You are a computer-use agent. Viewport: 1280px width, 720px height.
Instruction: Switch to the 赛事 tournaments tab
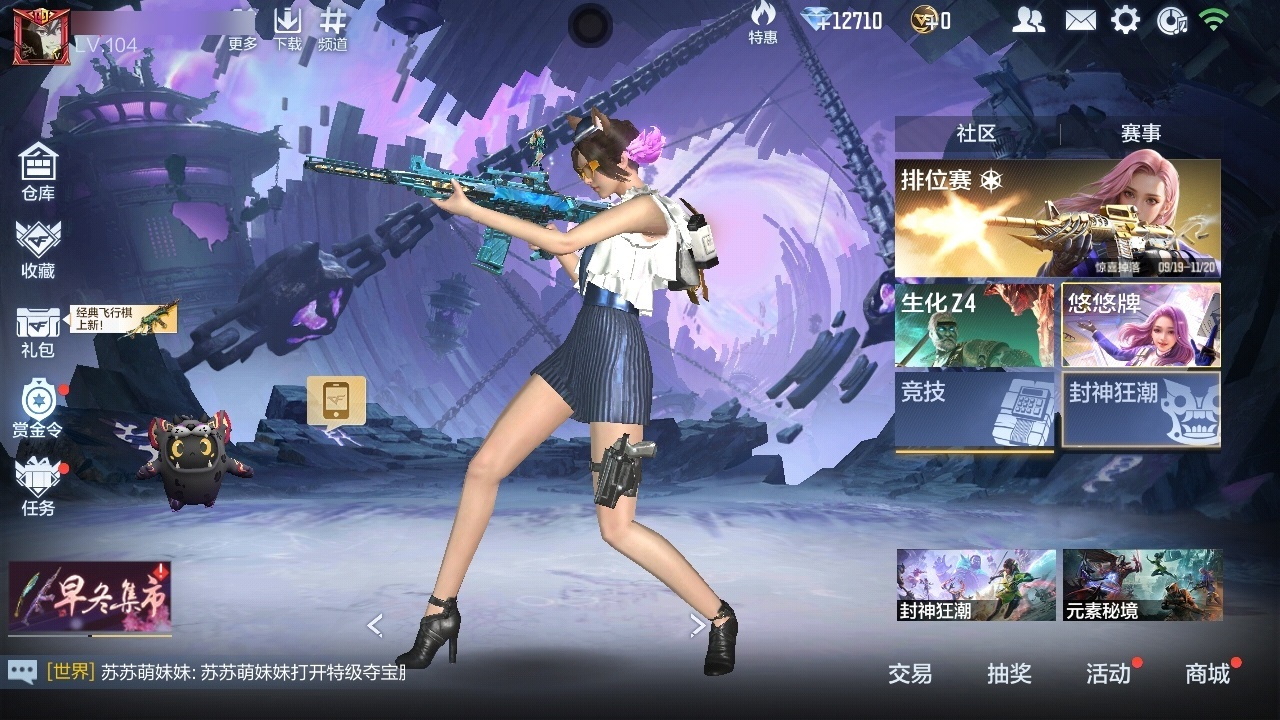1140,133
